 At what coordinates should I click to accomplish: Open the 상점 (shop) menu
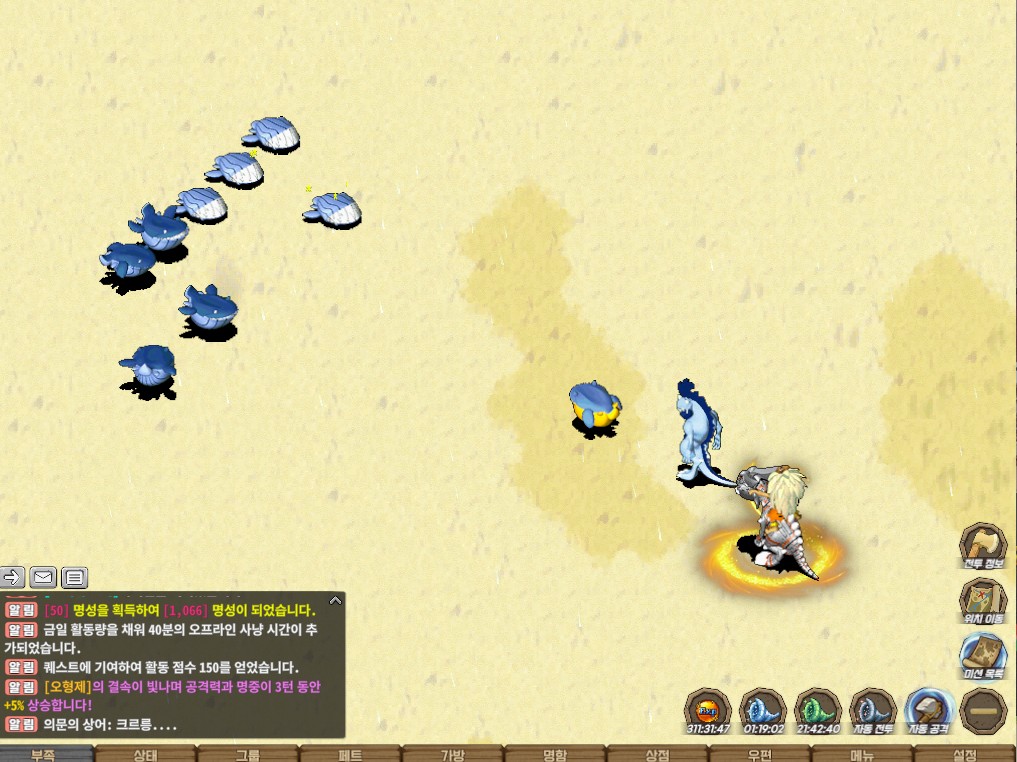(x=657, y=754)
